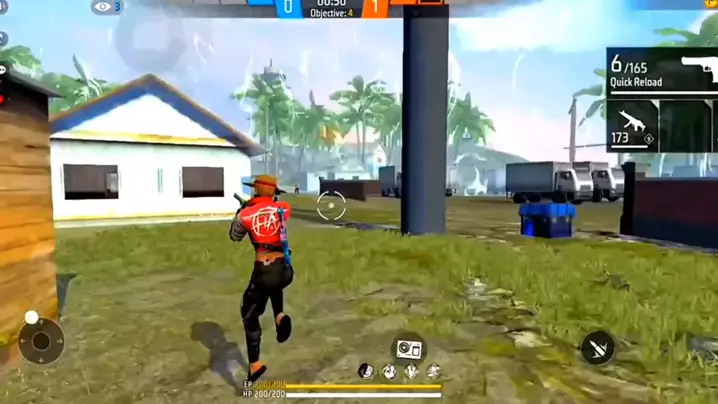
Task: Activate the action camera item button
Action: [x=409, y=348]
